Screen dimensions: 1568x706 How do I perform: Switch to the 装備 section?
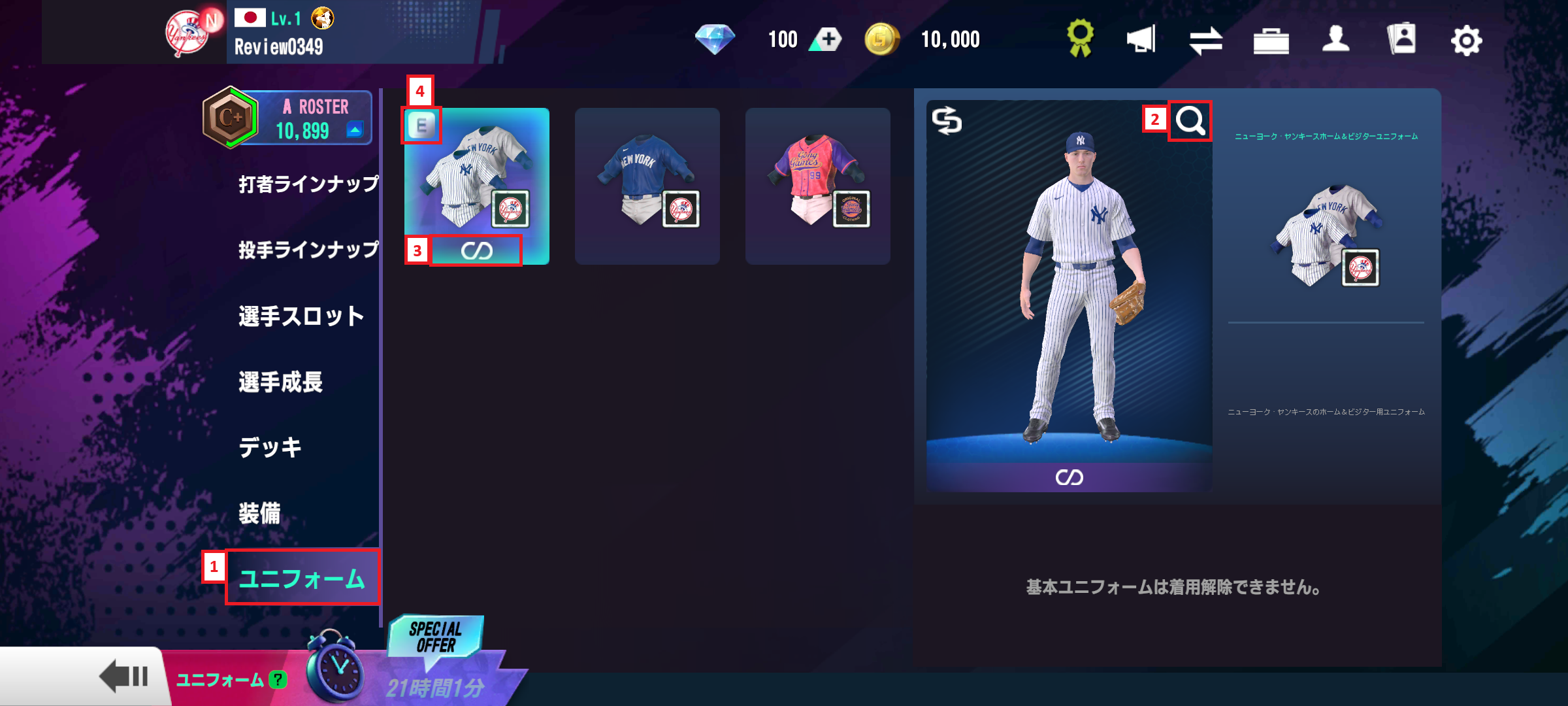[x=259, y=513]
